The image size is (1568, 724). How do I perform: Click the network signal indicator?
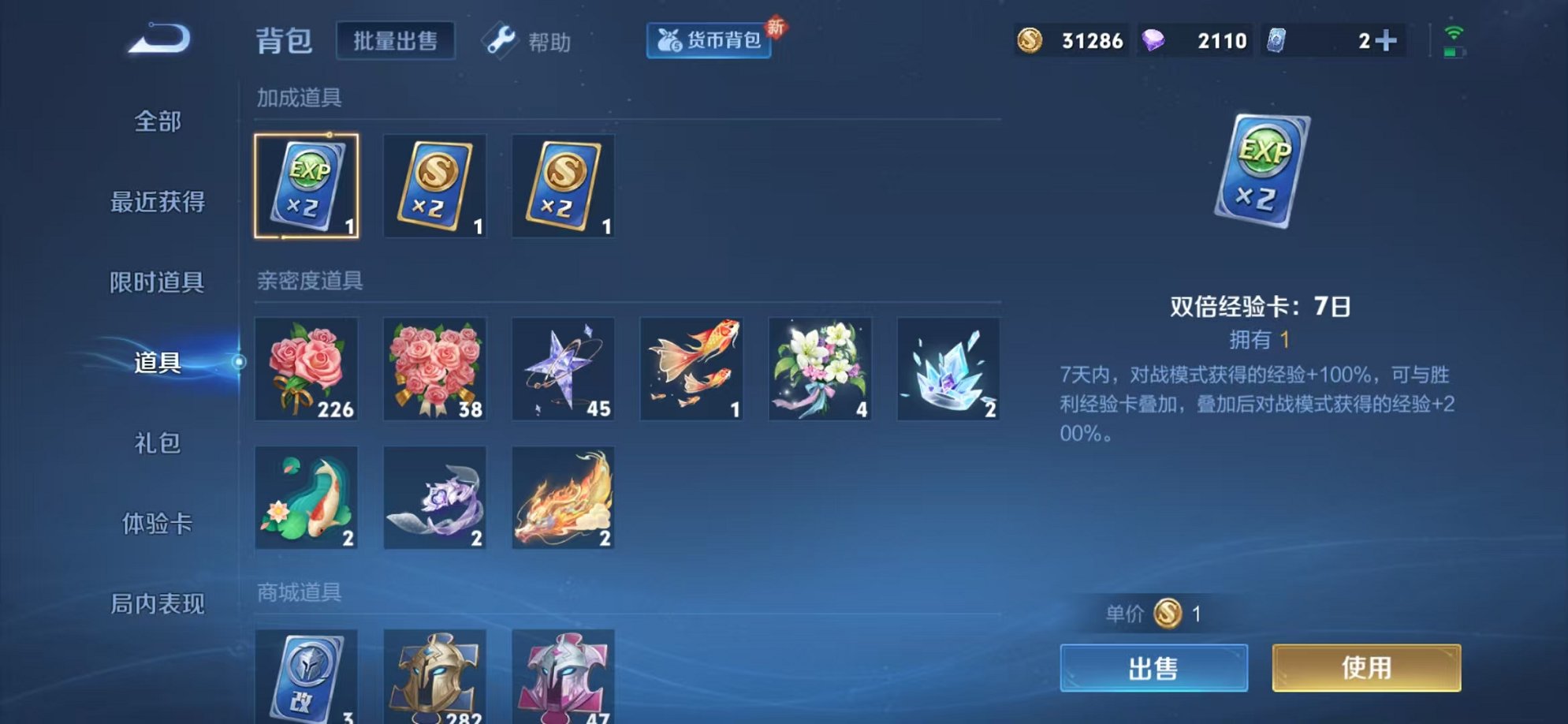coord(1454,33)
